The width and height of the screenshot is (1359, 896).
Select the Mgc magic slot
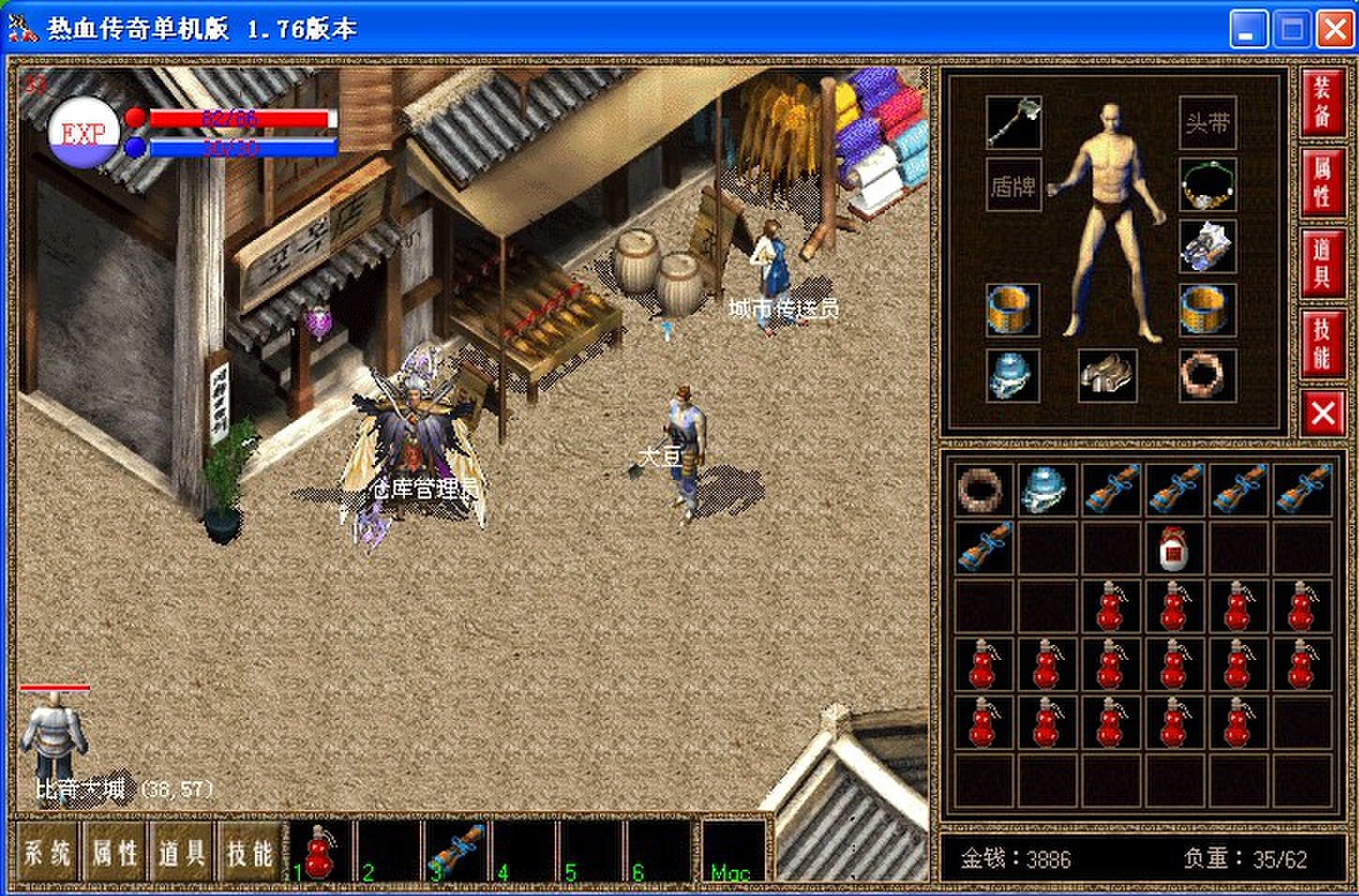pyautogui.click(x=733, y=852)
